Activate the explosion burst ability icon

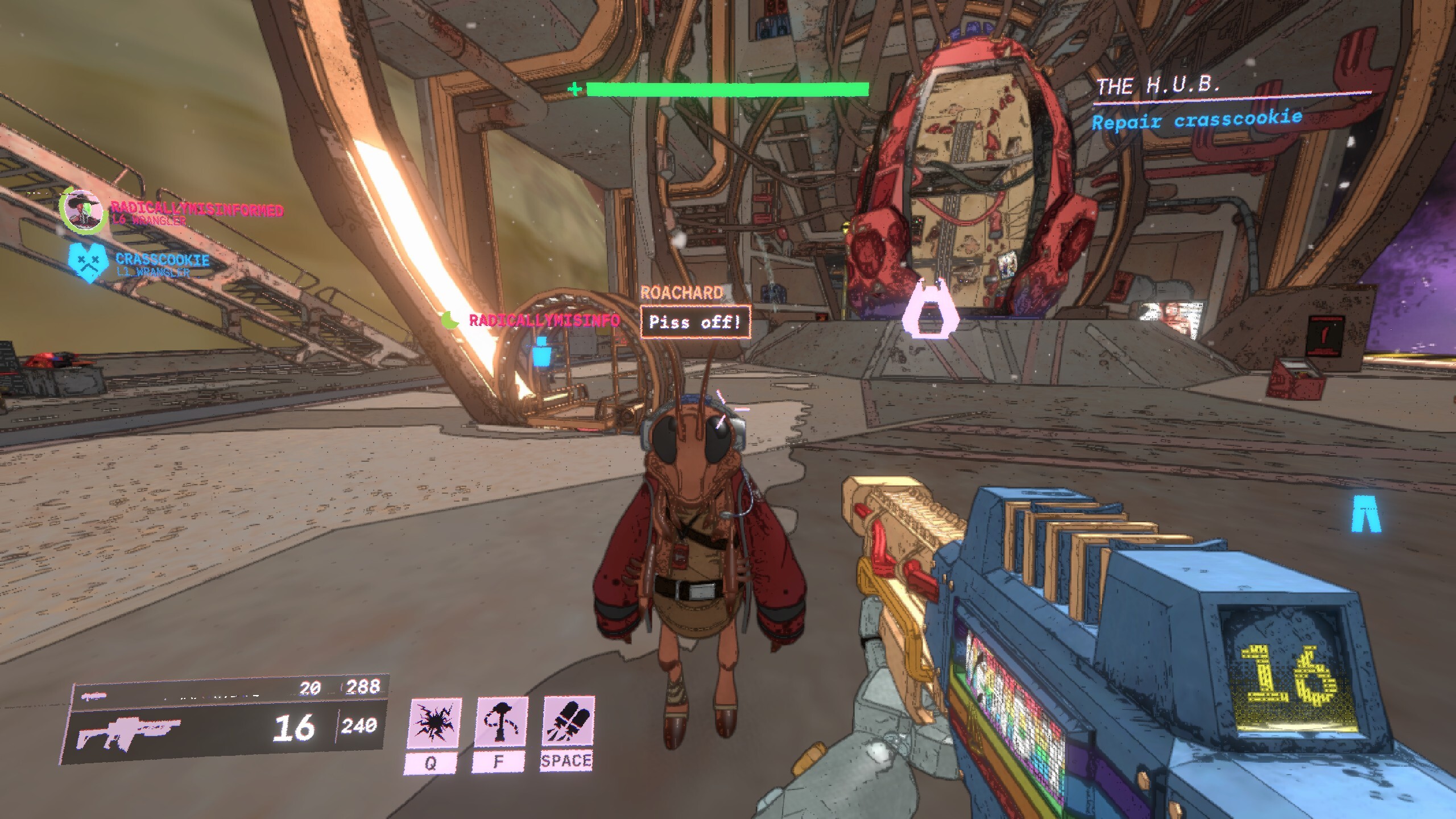click(435, 722)
